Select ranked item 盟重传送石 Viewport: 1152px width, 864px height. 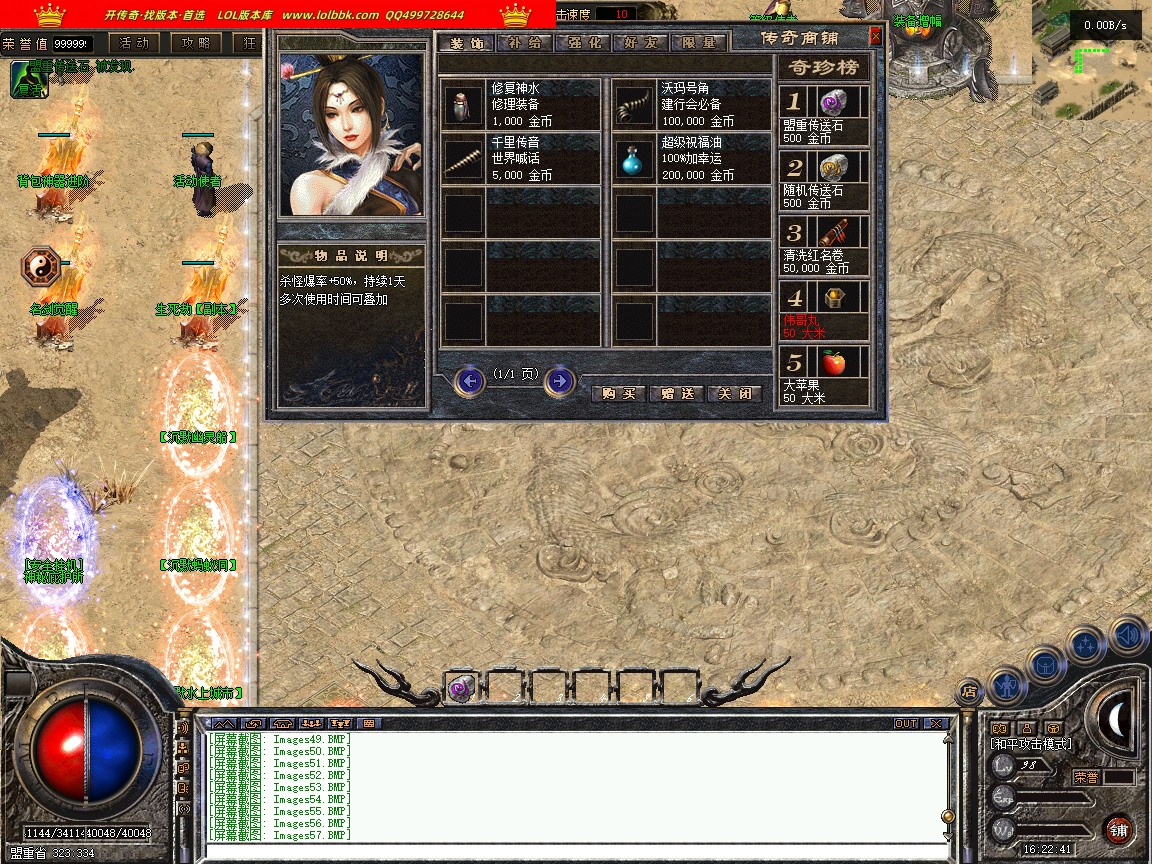(824, 113)
